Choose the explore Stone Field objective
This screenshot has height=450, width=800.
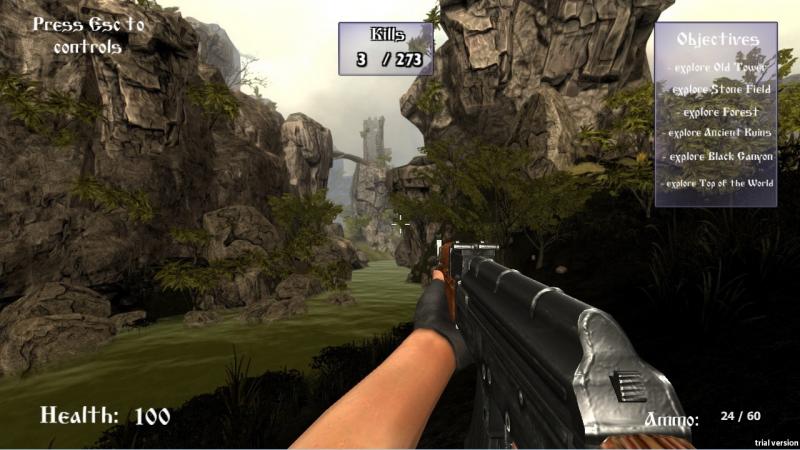716,89
